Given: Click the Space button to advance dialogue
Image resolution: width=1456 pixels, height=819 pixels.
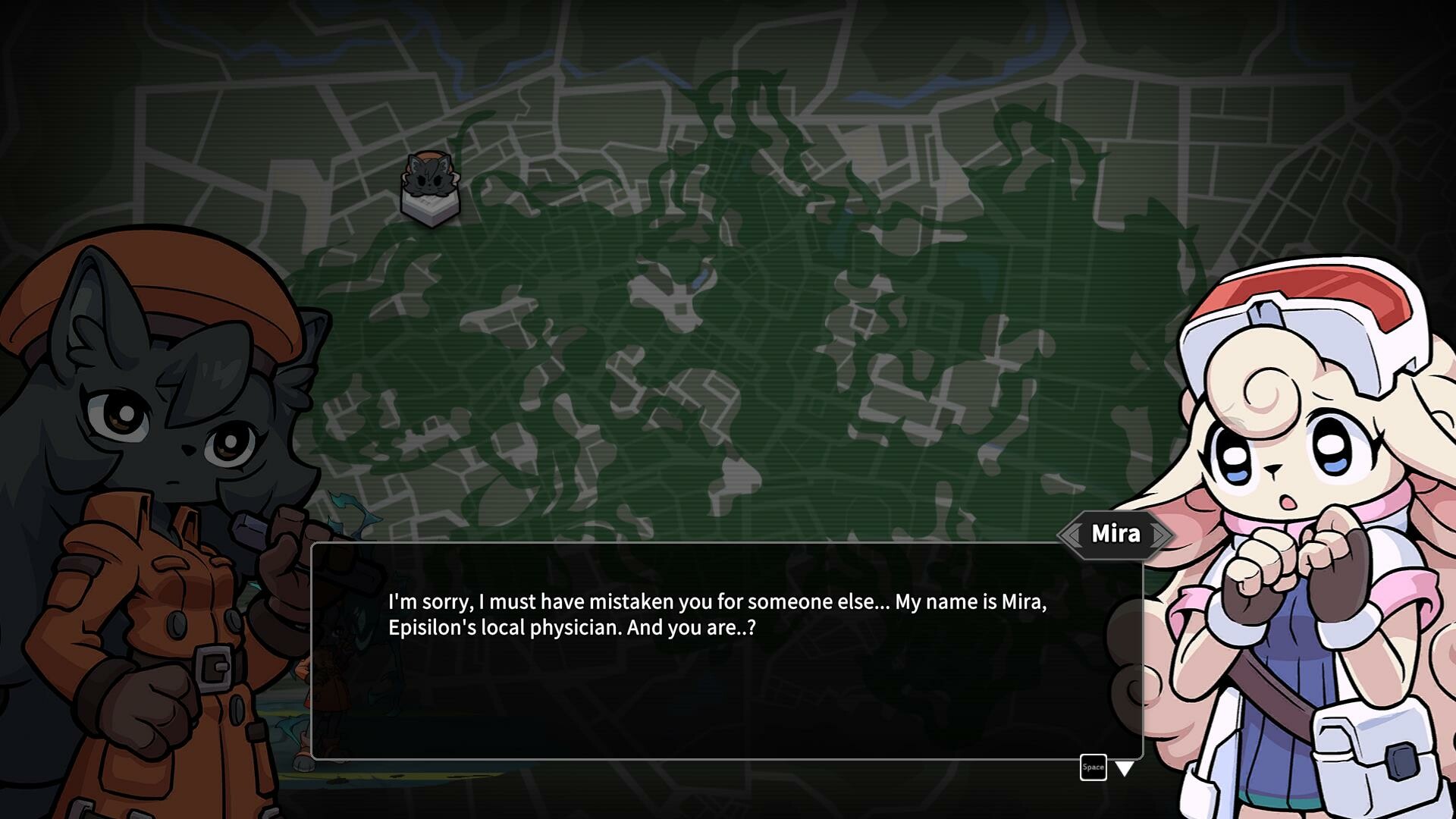Looking at the screenshot, I should pyautogui.click(x=1093, y=767).
